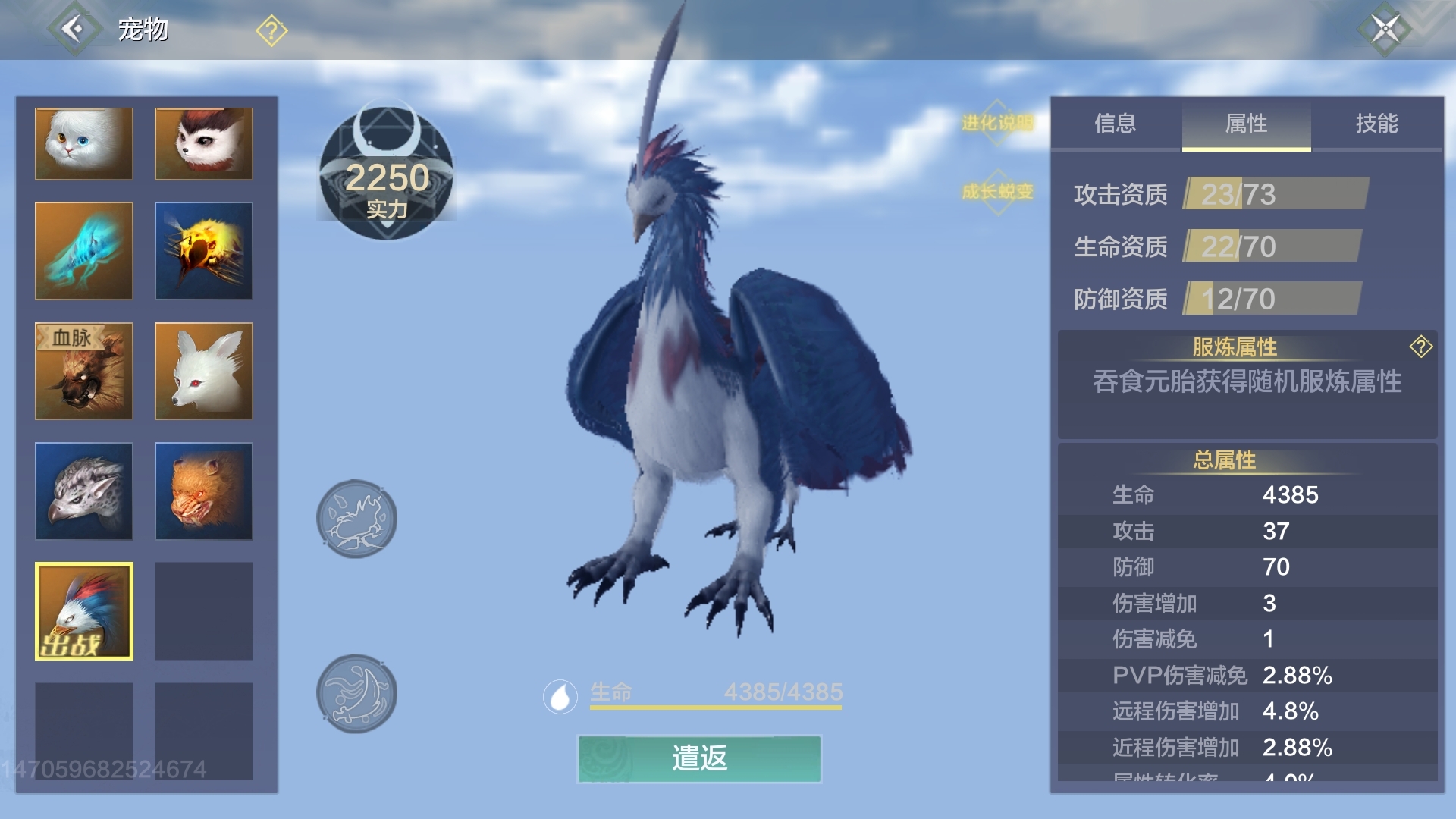Select the 出战 active battle pet thumbnail
This screenshot has height=819, width=1456.
pos(83,610)
